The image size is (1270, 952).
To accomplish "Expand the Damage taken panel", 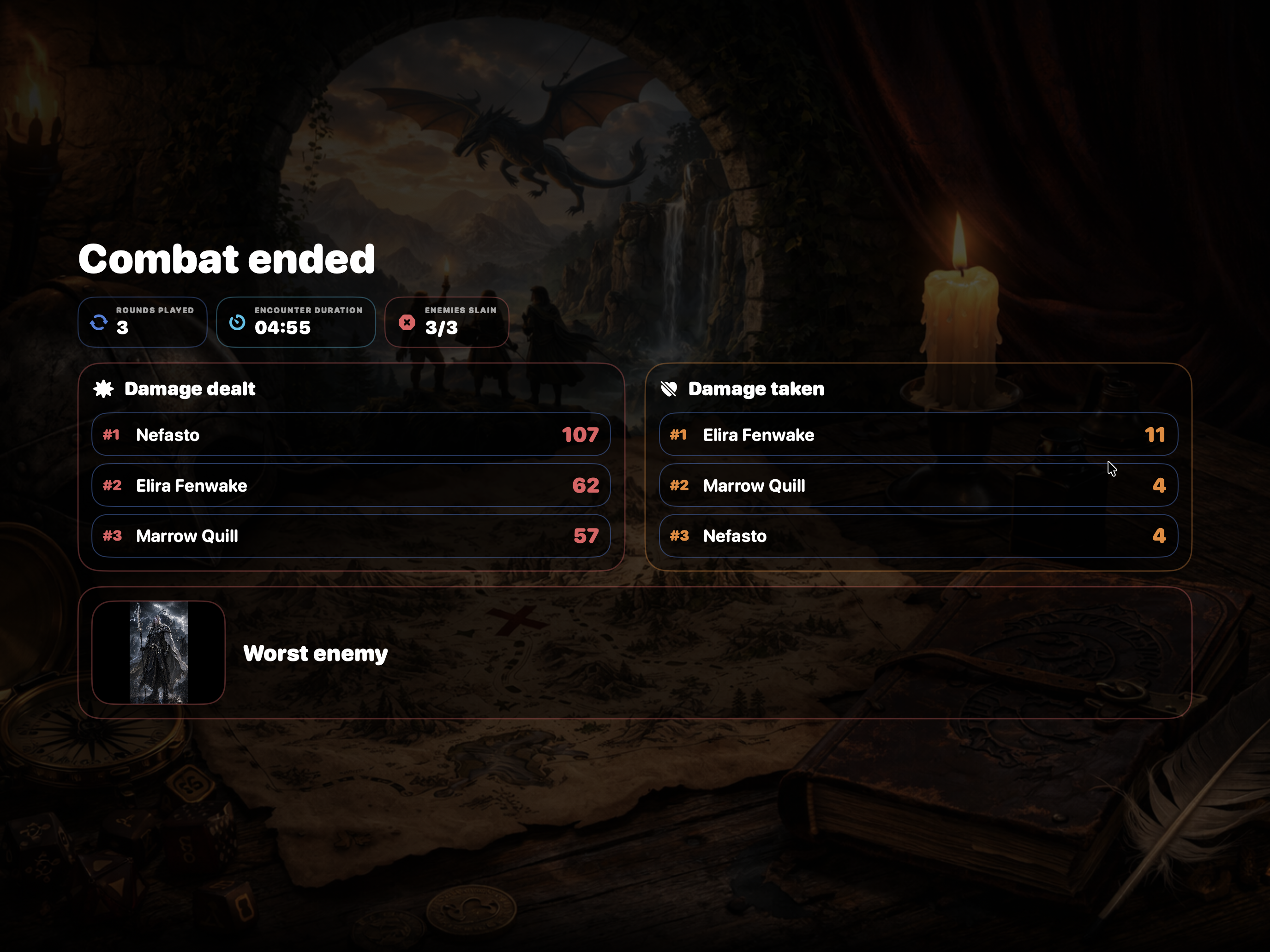I will point(919,466).
